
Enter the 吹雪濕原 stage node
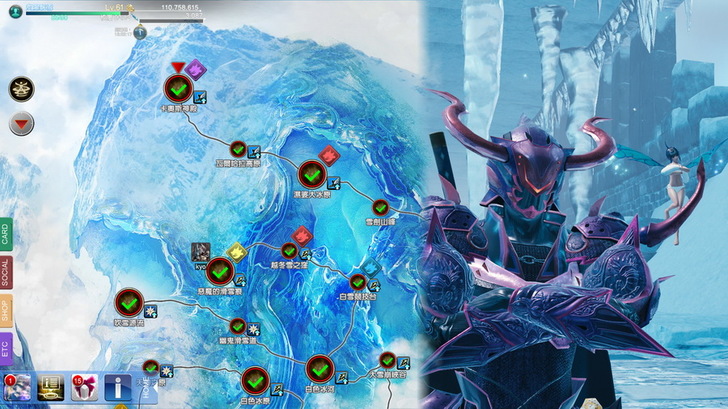click(128, 302)
